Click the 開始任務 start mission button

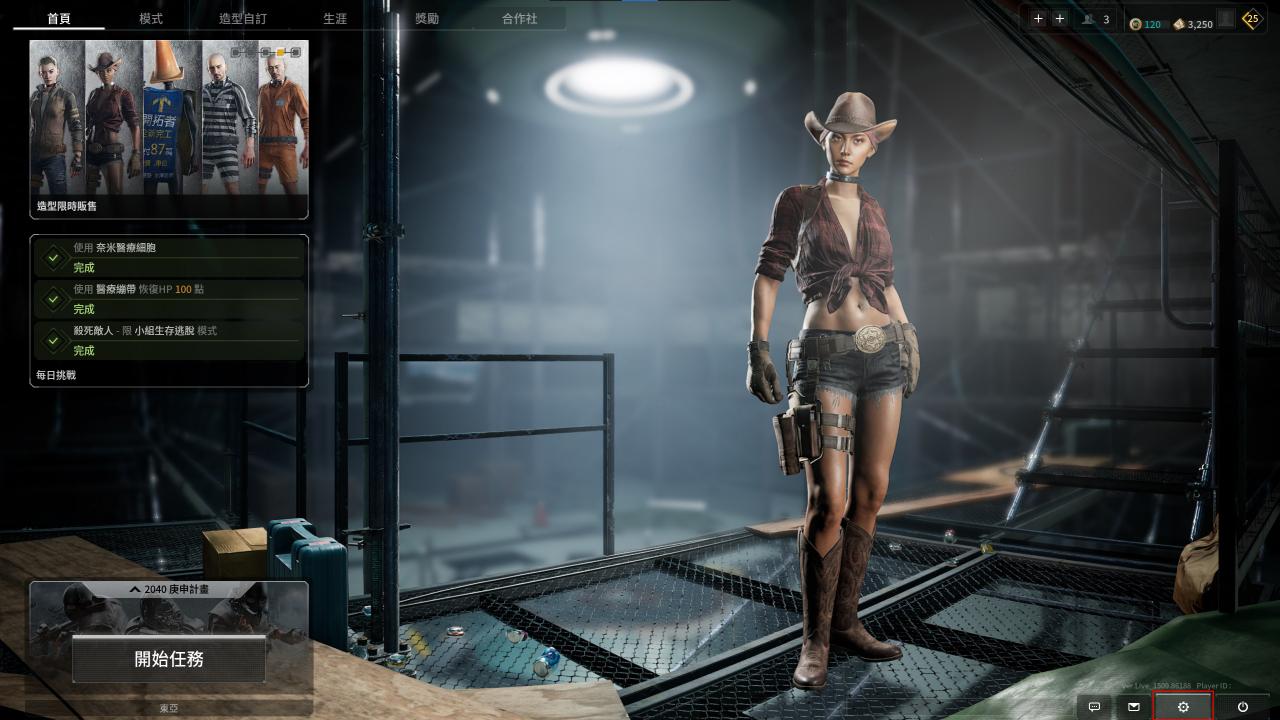pyautogui.click(x=169, y=659)
